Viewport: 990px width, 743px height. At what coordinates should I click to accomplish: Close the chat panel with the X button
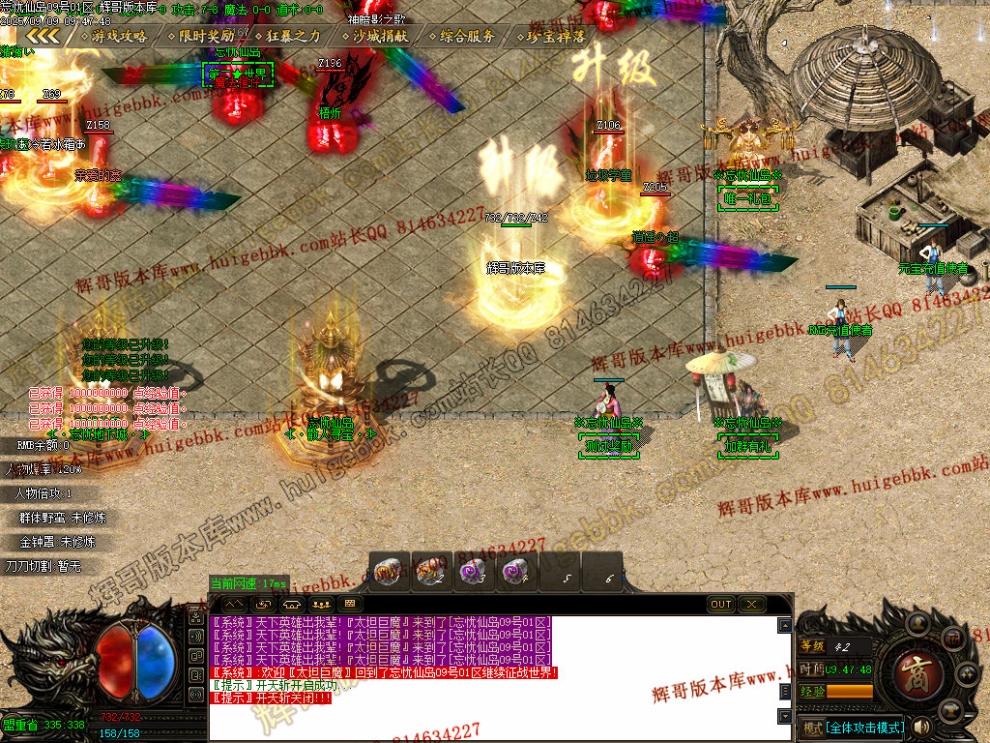point(752,604)
